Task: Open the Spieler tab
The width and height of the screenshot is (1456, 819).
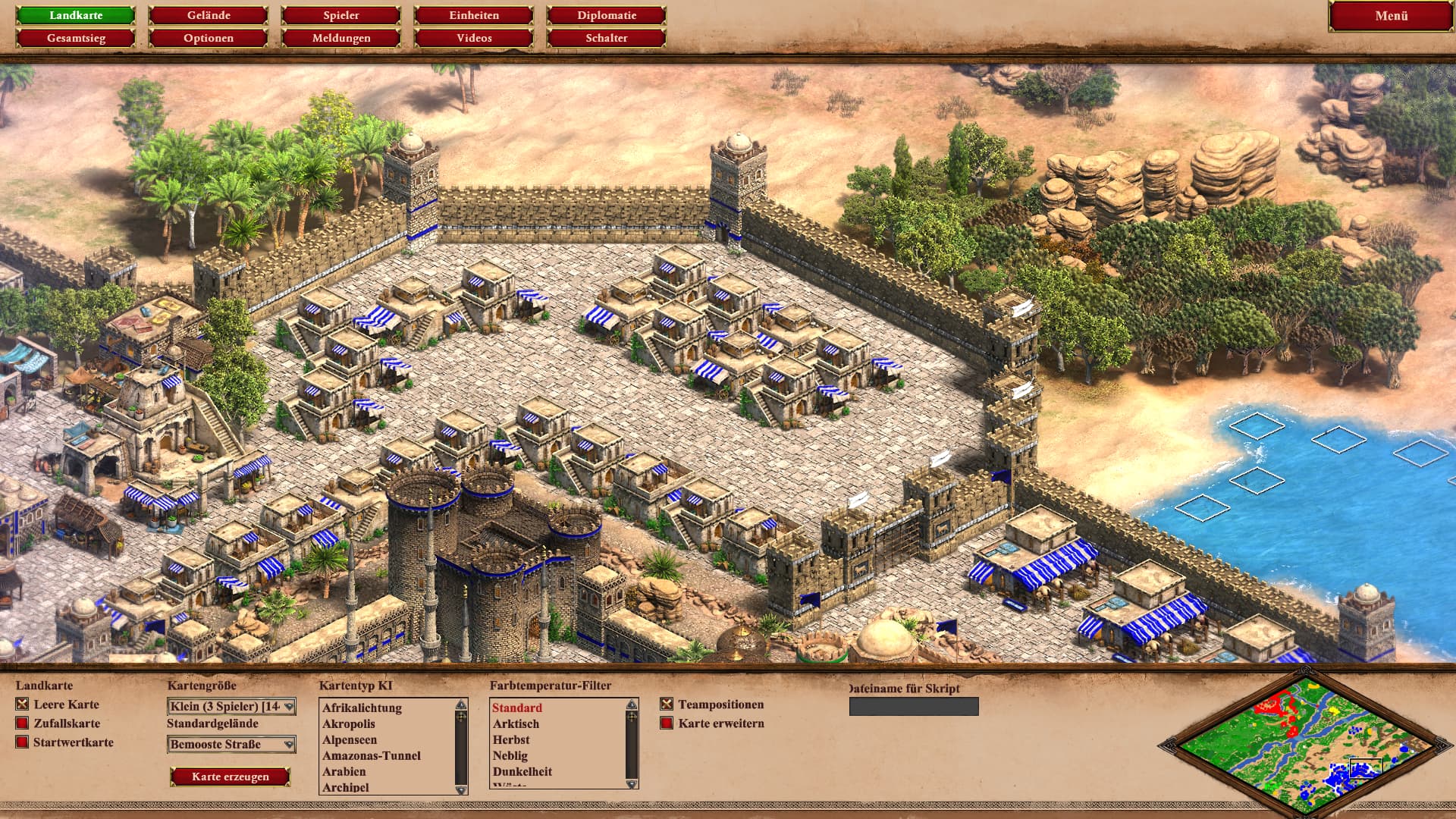Action: [341, 15]
